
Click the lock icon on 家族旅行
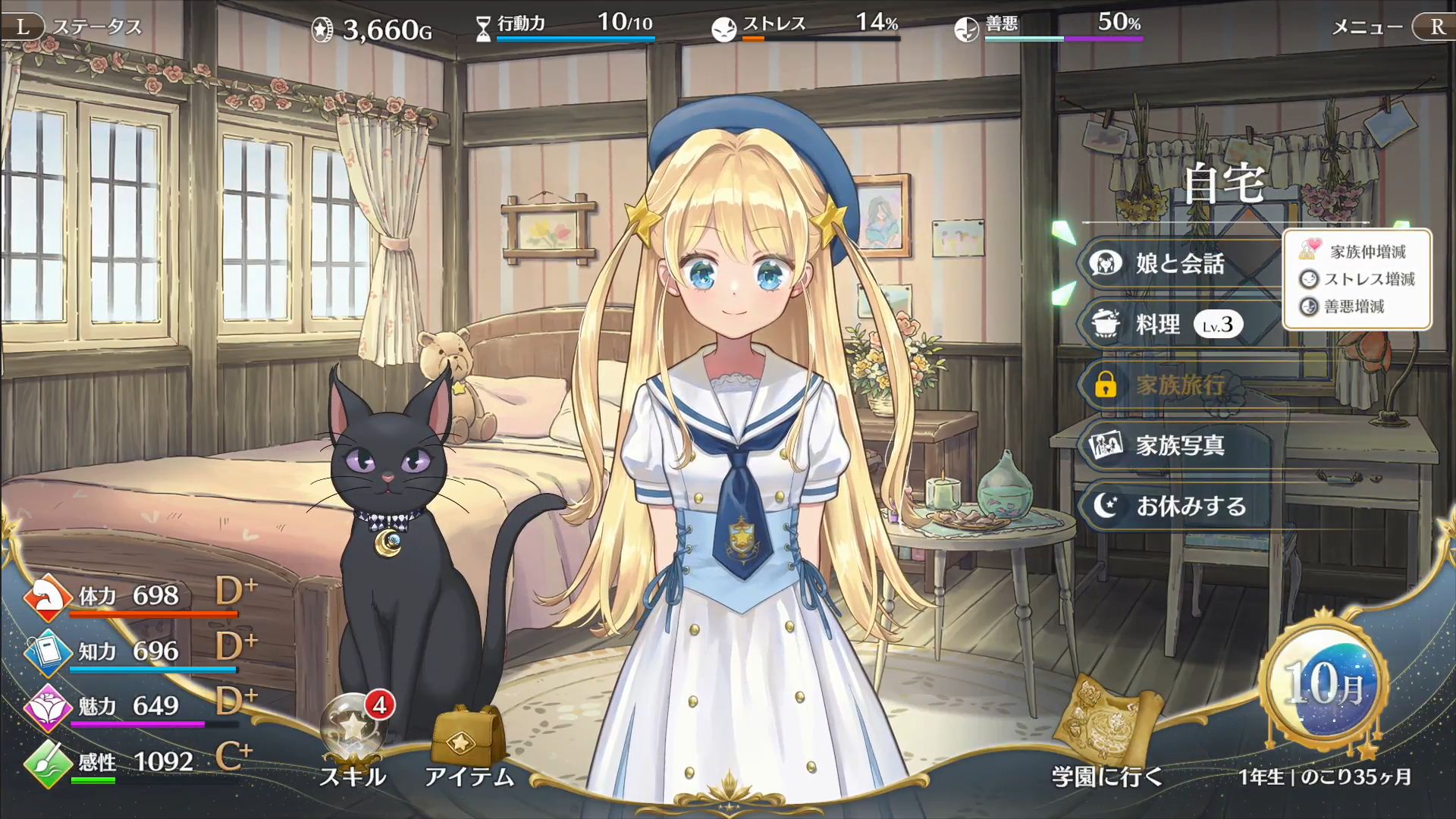(x=1109, y=387)
